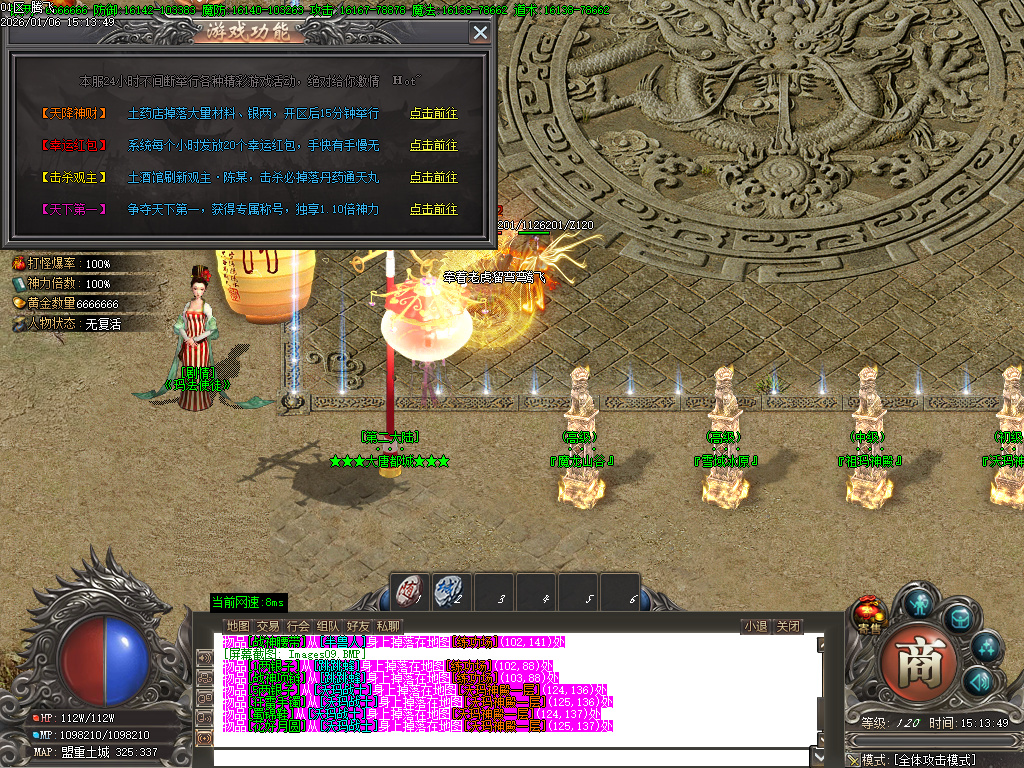Open the 交易 trade button
The width and height of the screenshot is (1024, 768).
click(268, 627)
